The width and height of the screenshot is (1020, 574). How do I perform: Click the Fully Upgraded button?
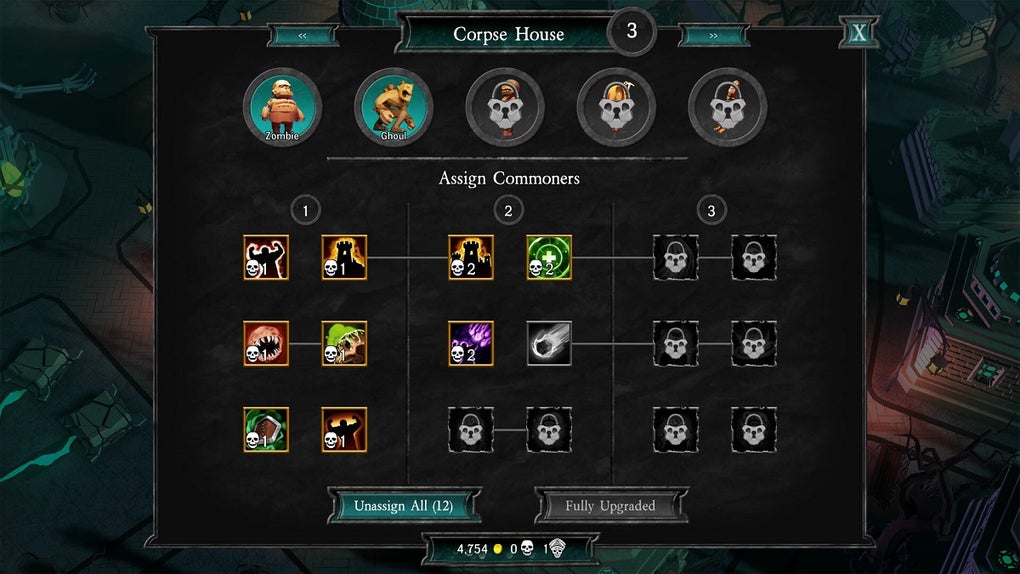click(610, 506)
